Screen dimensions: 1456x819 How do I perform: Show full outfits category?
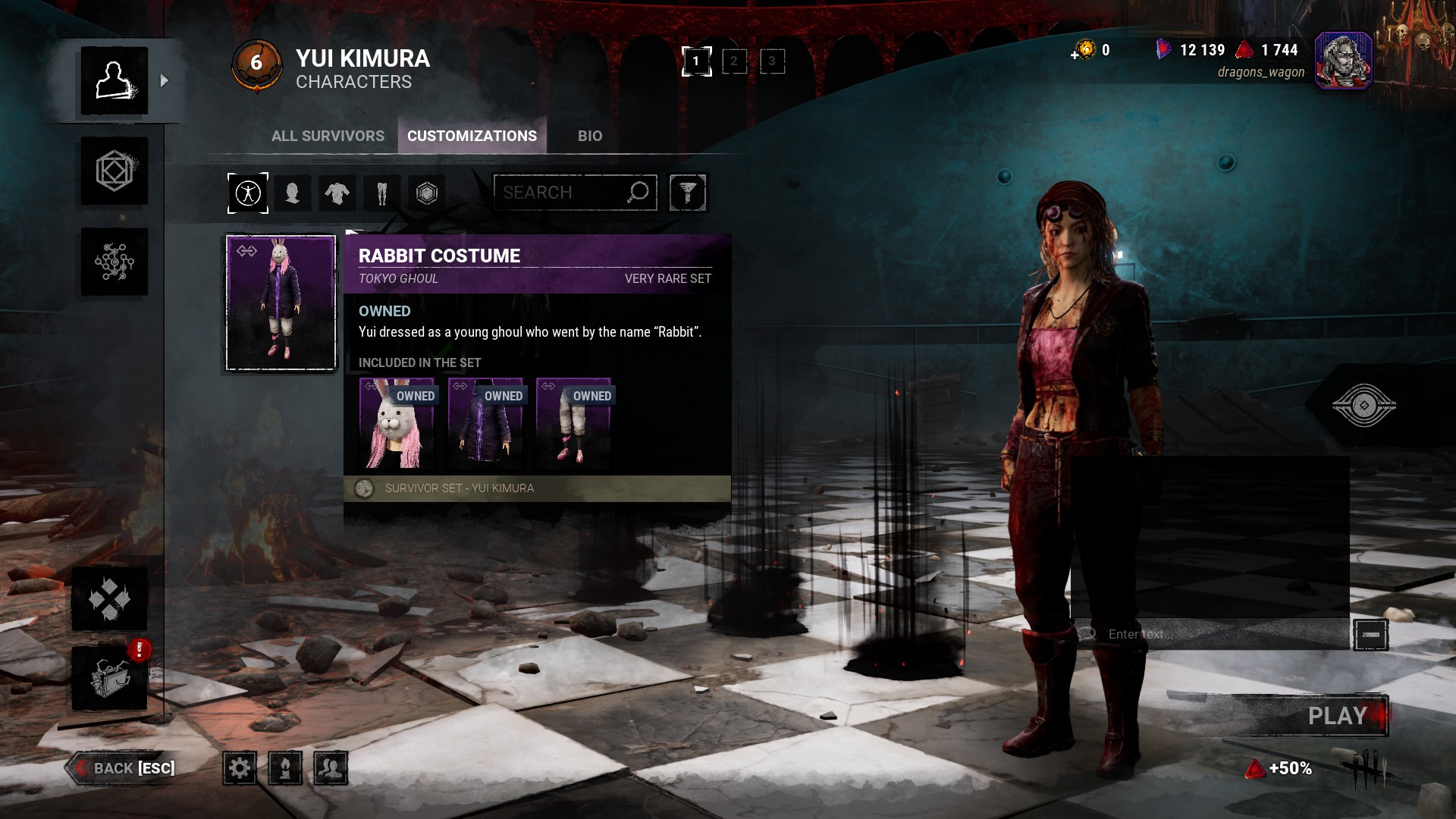click(x=248, y=193)
